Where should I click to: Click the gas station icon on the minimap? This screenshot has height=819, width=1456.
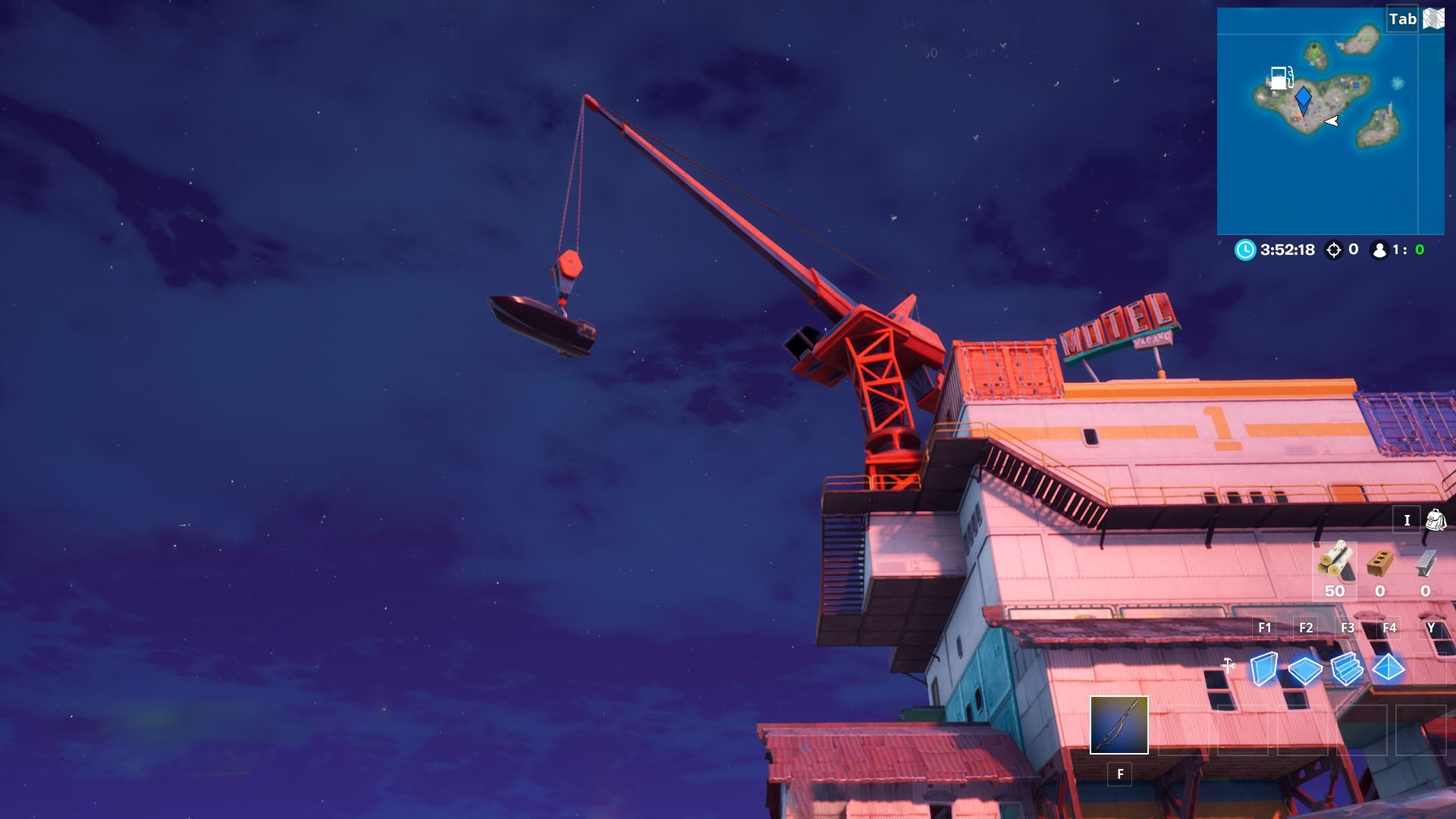point(1283,77)
